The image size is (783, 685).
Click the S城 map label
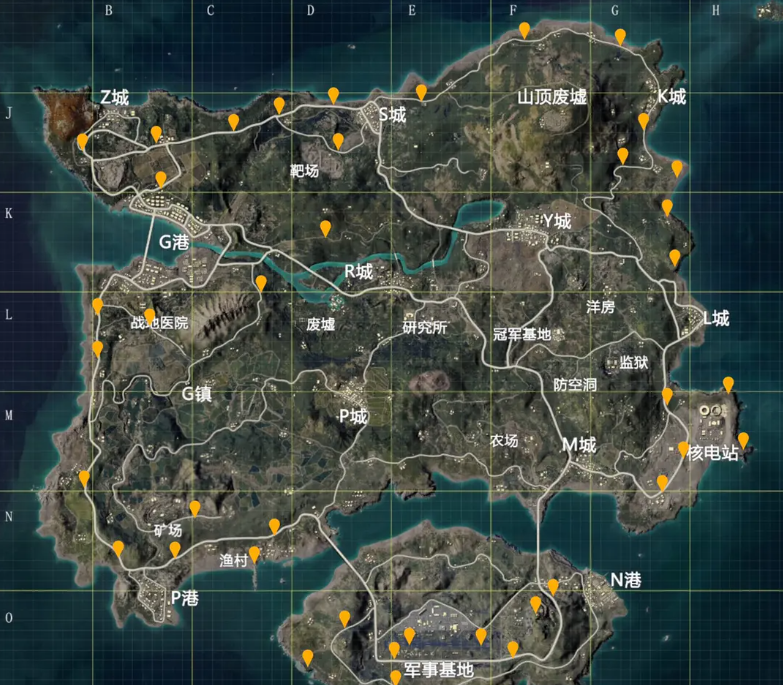(x=391, y=115)
